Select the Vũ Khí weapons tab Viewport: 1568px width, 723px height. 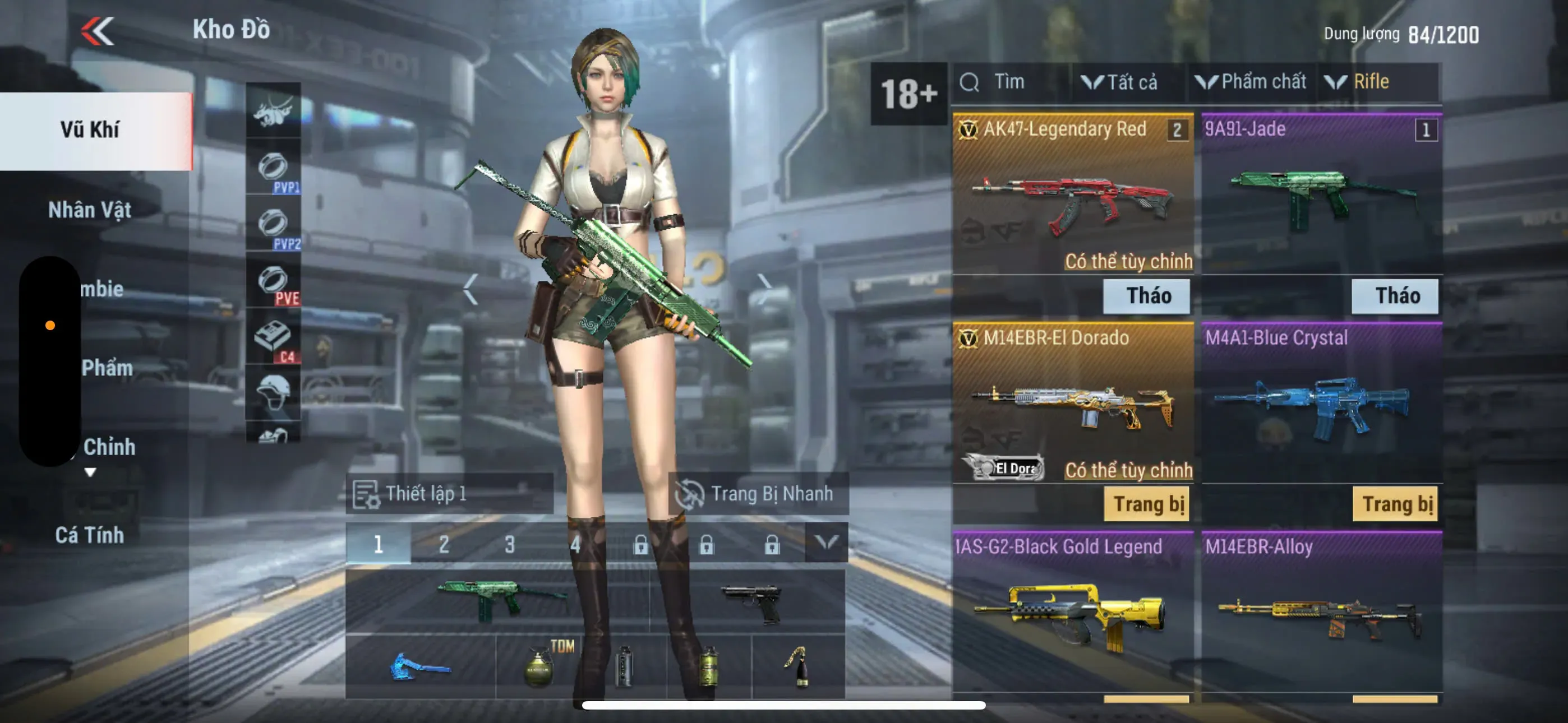(90, 130)
